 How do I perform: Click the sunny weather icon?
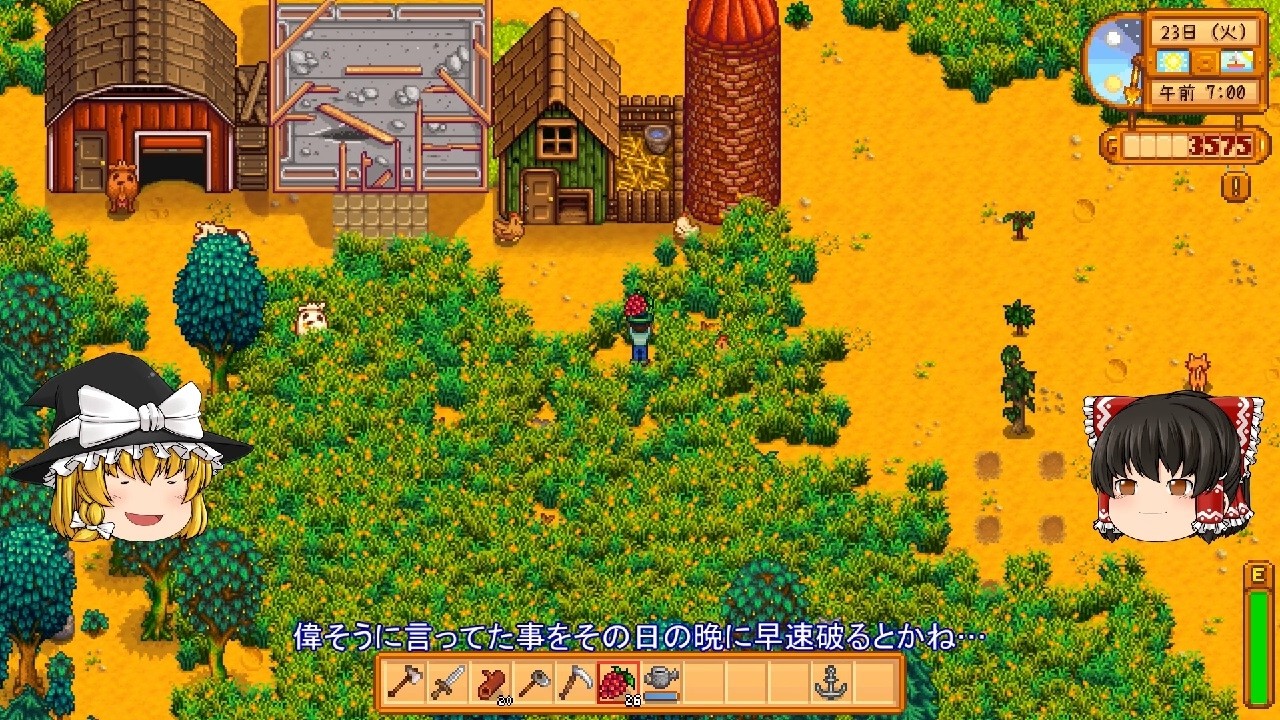click(1171, 62)
